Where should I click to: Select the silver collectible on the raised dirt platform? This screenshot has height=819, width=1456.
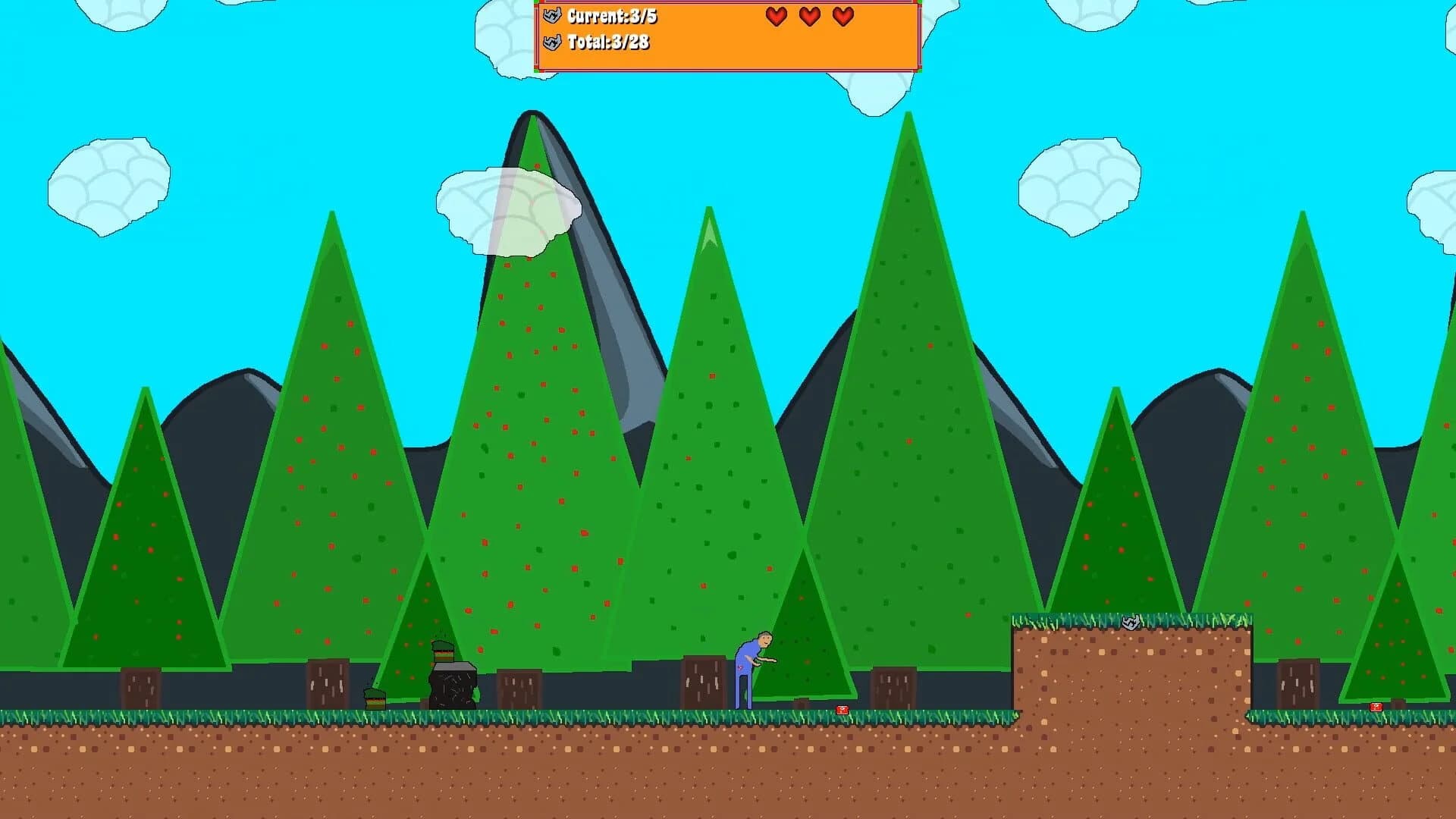pyautogui.click(x=1131, y=623)
